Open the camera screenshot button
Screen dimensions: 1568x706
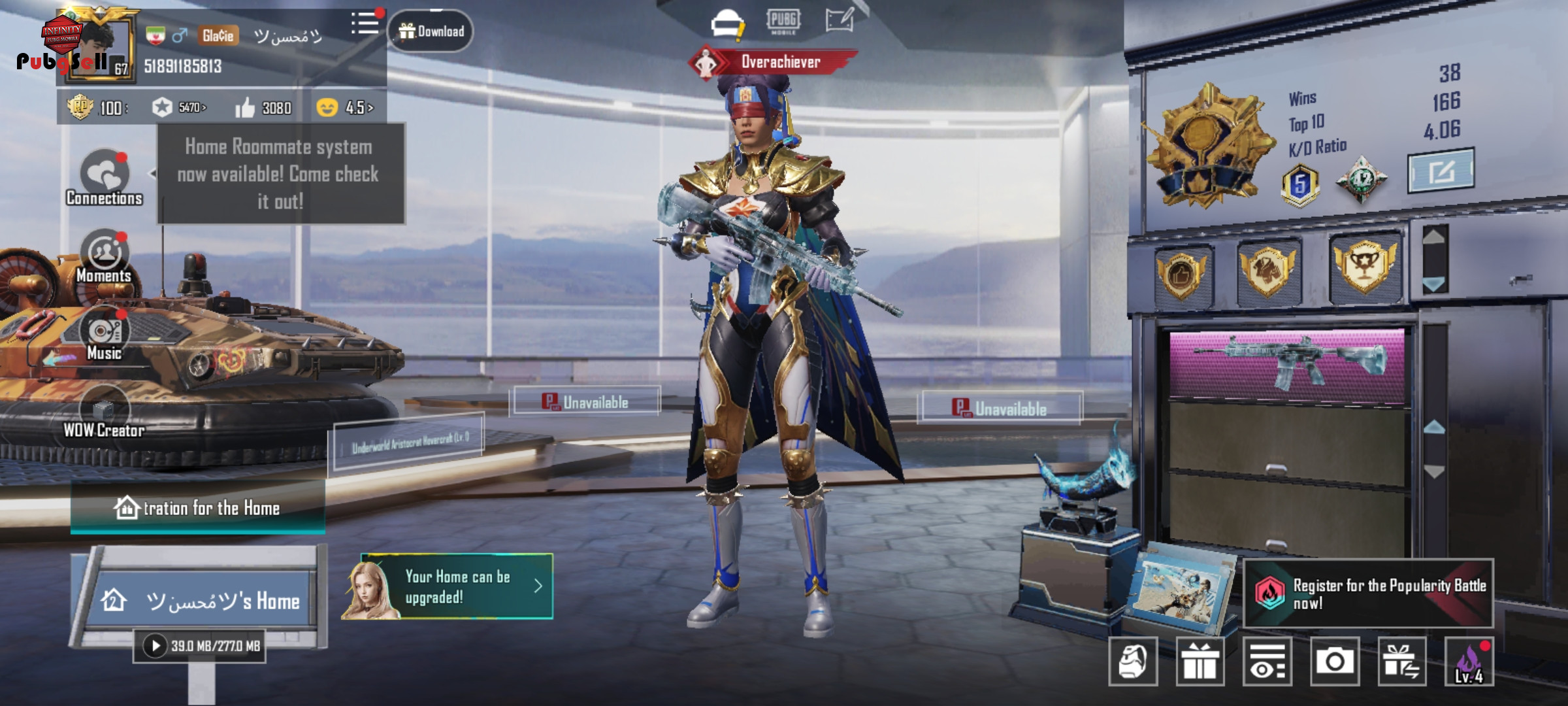pos(1334,662)
